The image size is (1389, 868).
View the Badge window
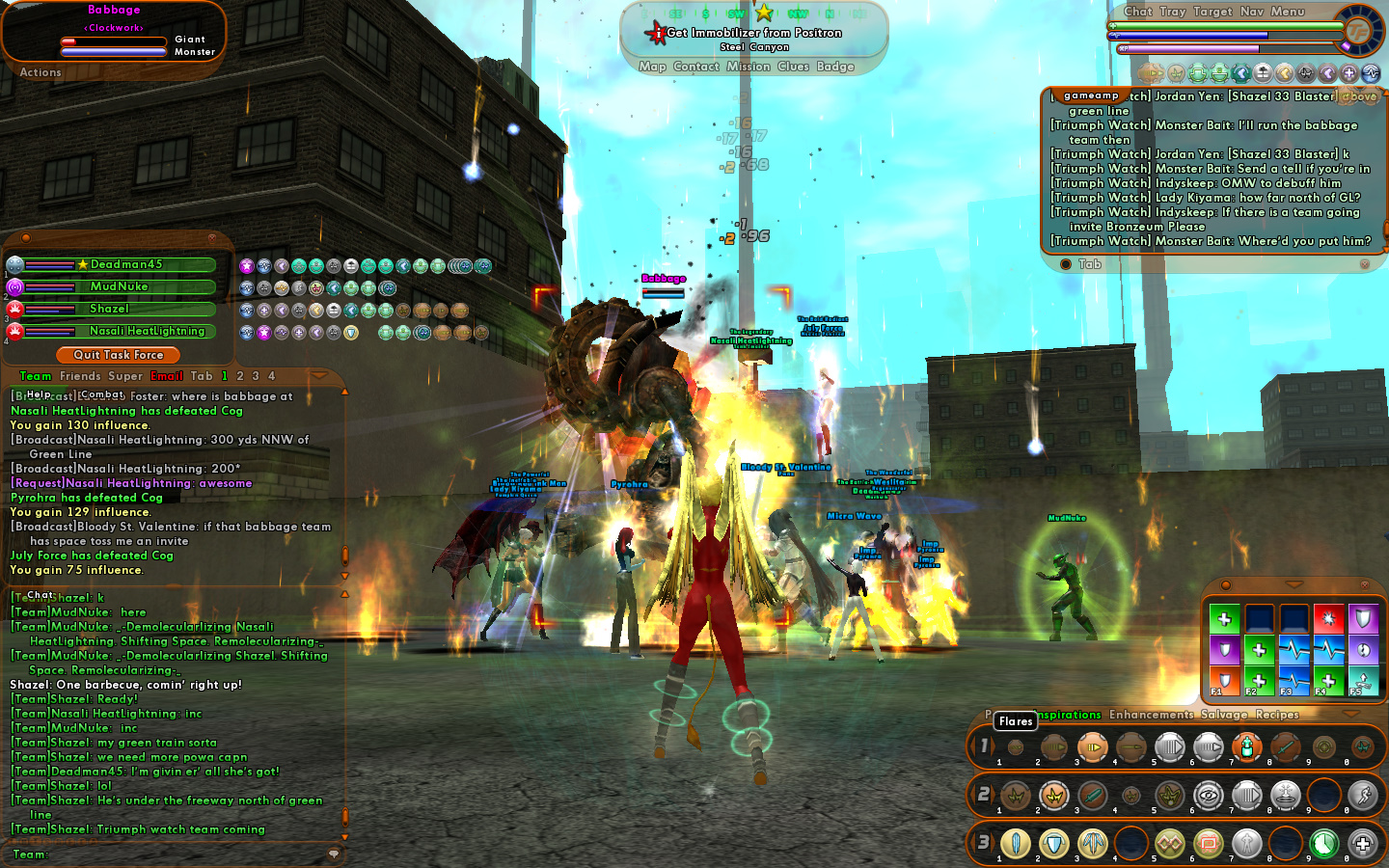(x=835, y=67)
